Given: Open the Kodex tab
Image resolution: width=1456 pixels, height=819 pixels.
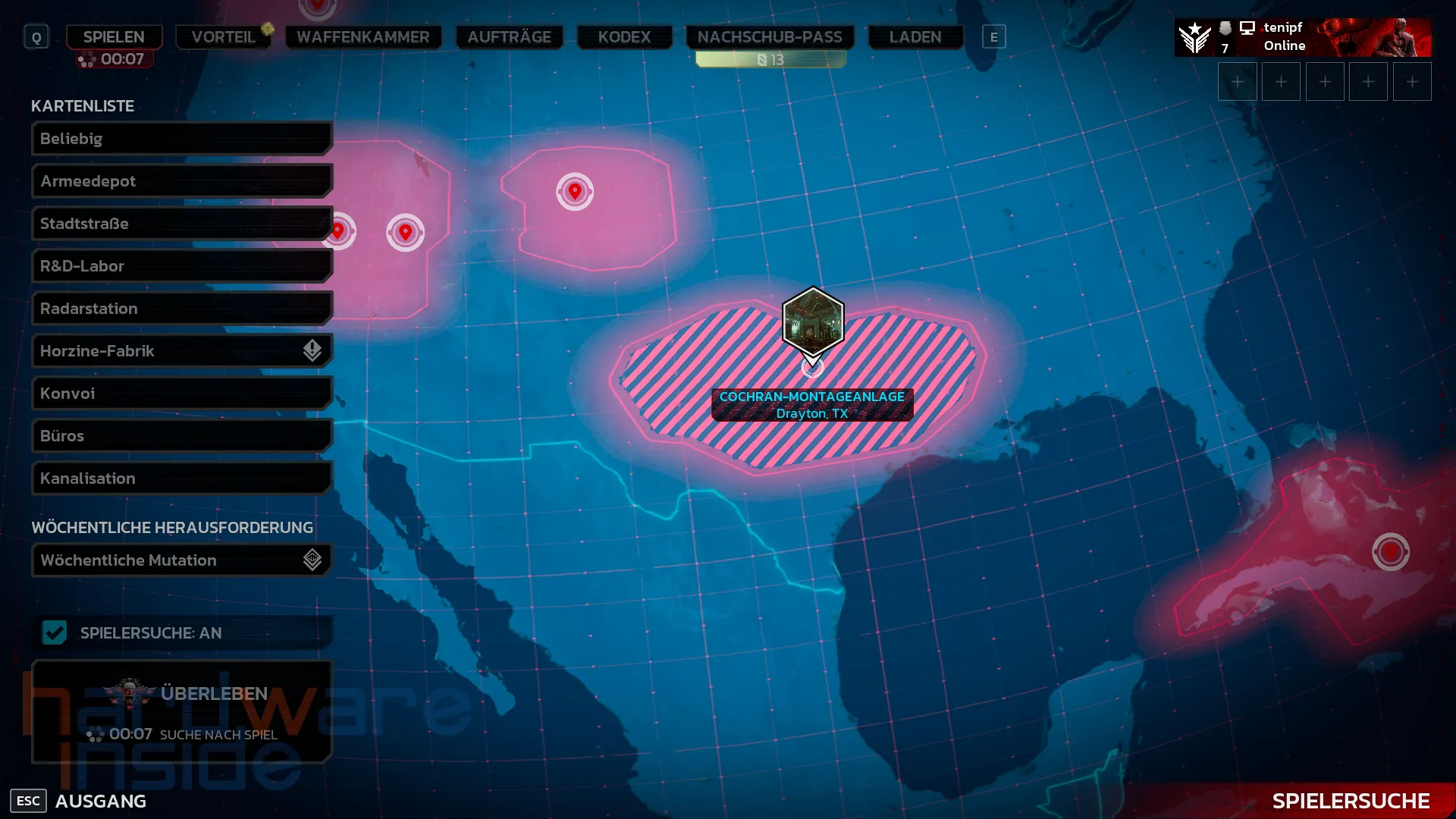Looking at the screenshot, I should (624, 36).
